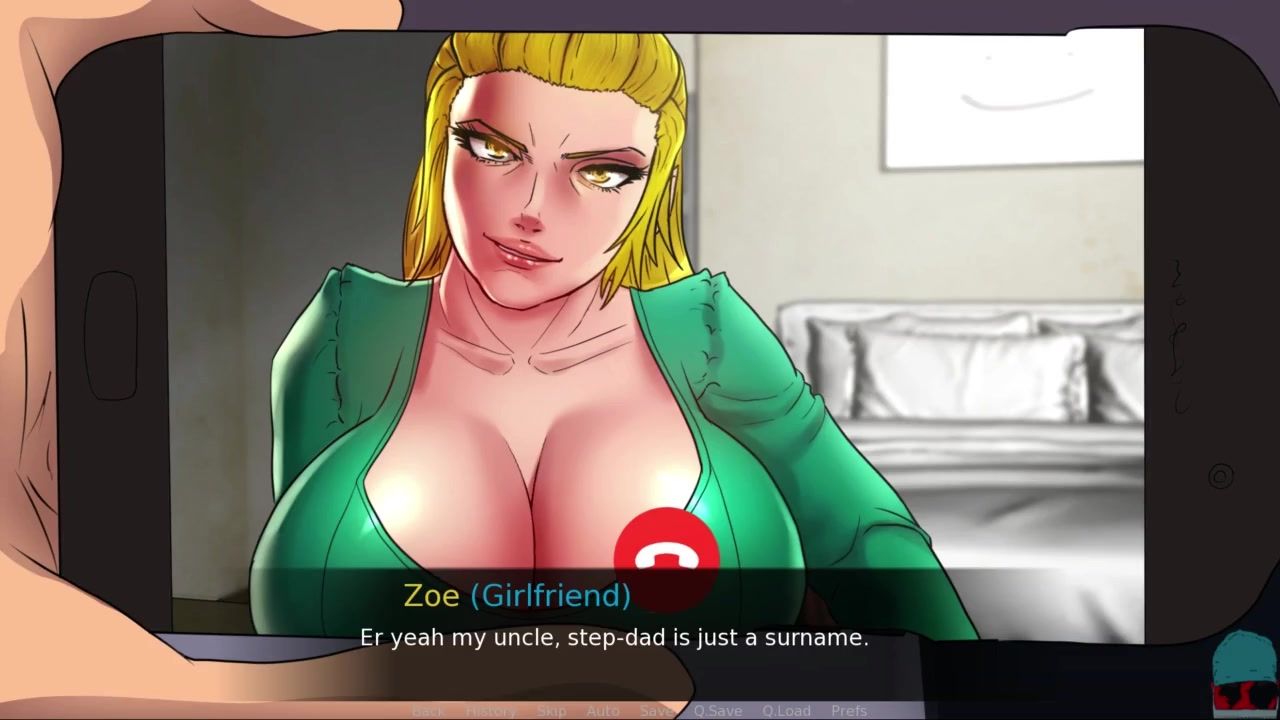
Task: Activate Skip in the quick menu
Action: 551,711
